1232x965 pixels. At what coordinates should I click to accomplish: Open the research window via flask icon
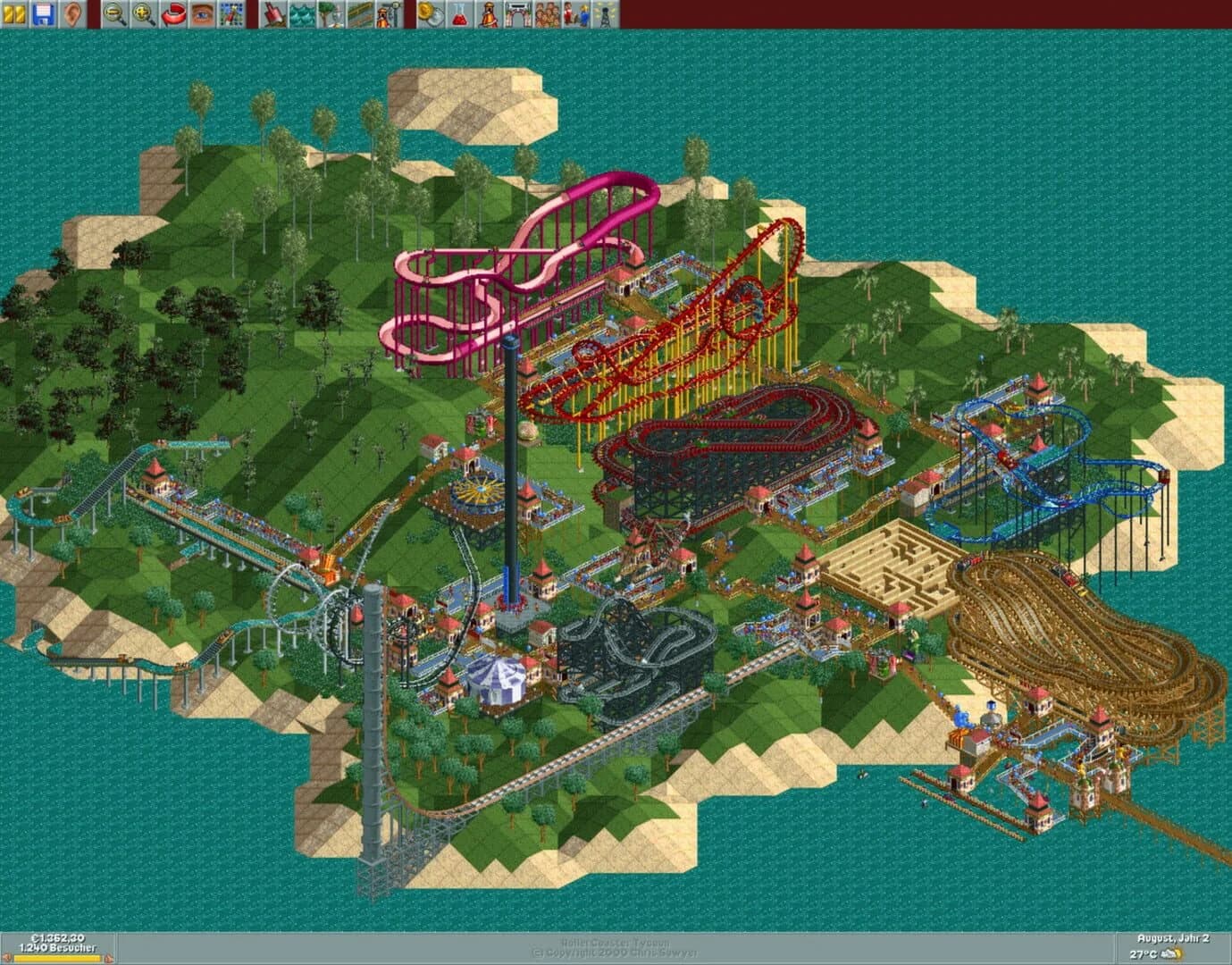pos(458,13)
